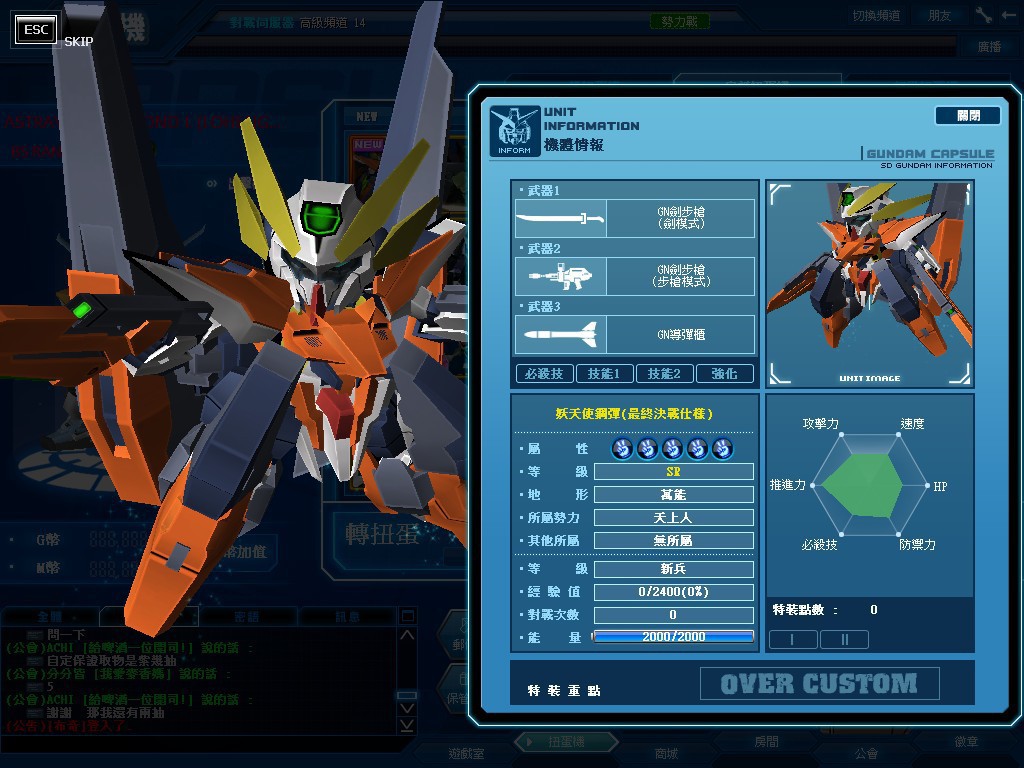Switch to the 技能2 skill tab
This screenshot has width=1024, height=768.
(664, 373)
